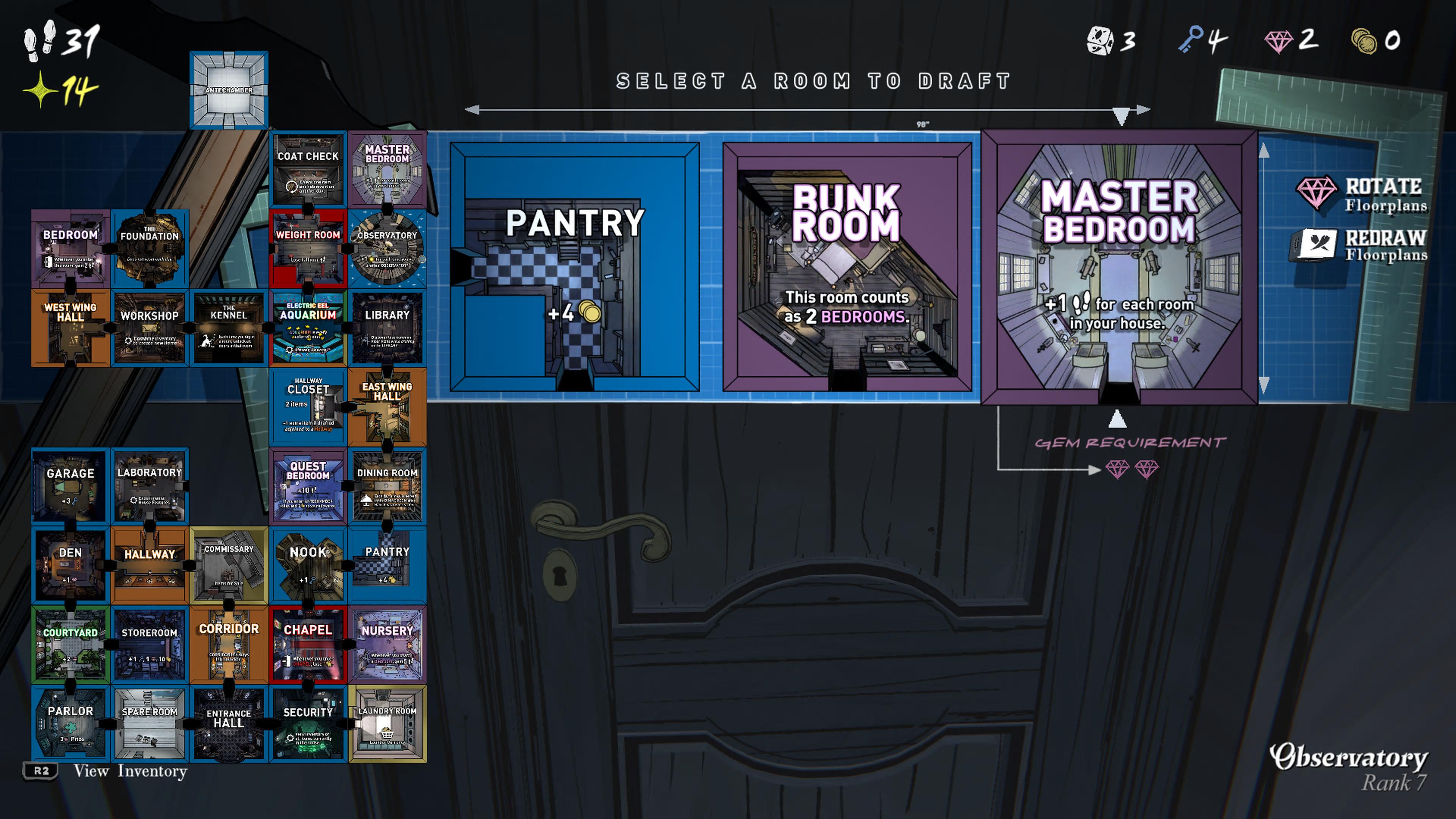Choose the Laundry Room map tile

pos(387,723)
